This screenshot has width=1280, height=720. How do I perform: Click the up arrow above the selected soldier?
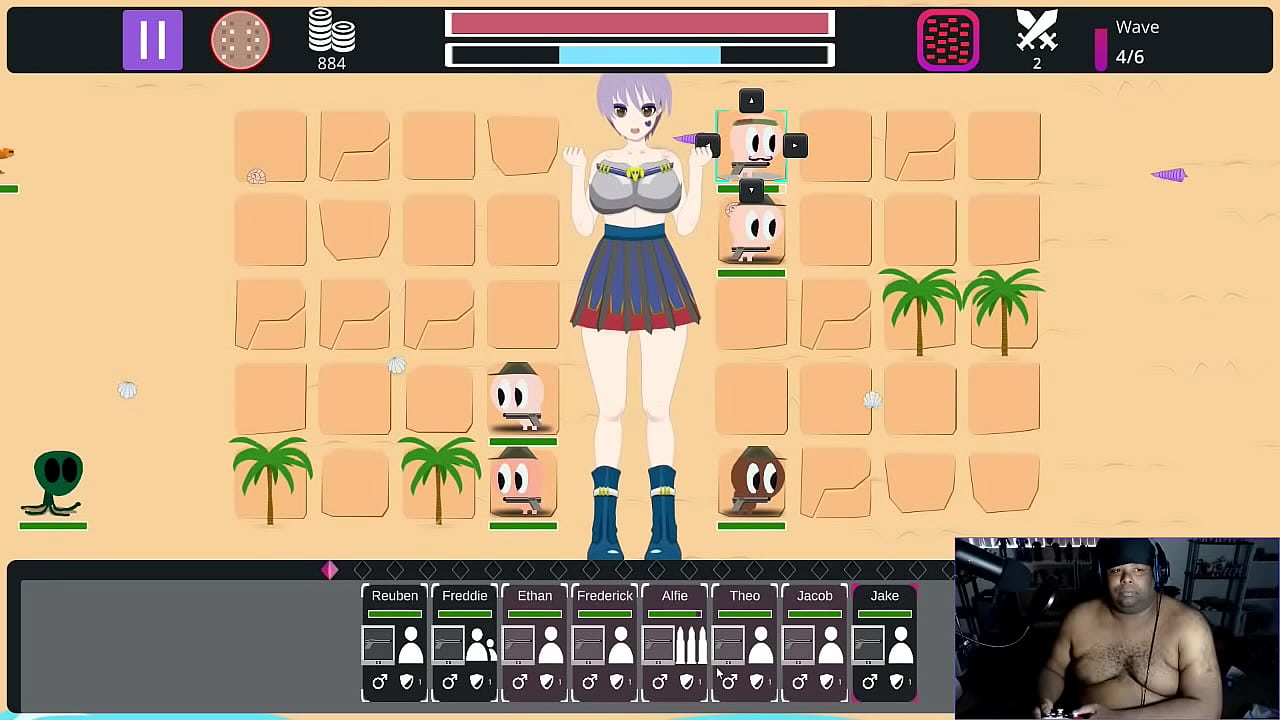[x=751, y=100]
